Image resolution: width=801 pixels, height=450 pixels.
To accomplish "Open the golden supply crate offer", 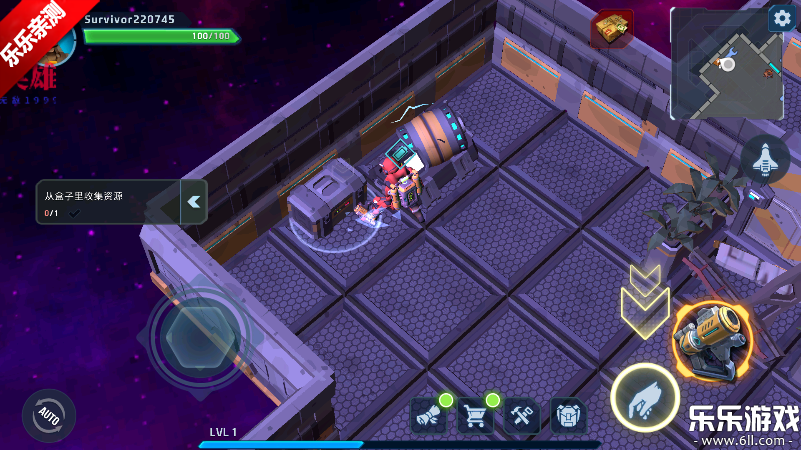I will pos(611,29).
